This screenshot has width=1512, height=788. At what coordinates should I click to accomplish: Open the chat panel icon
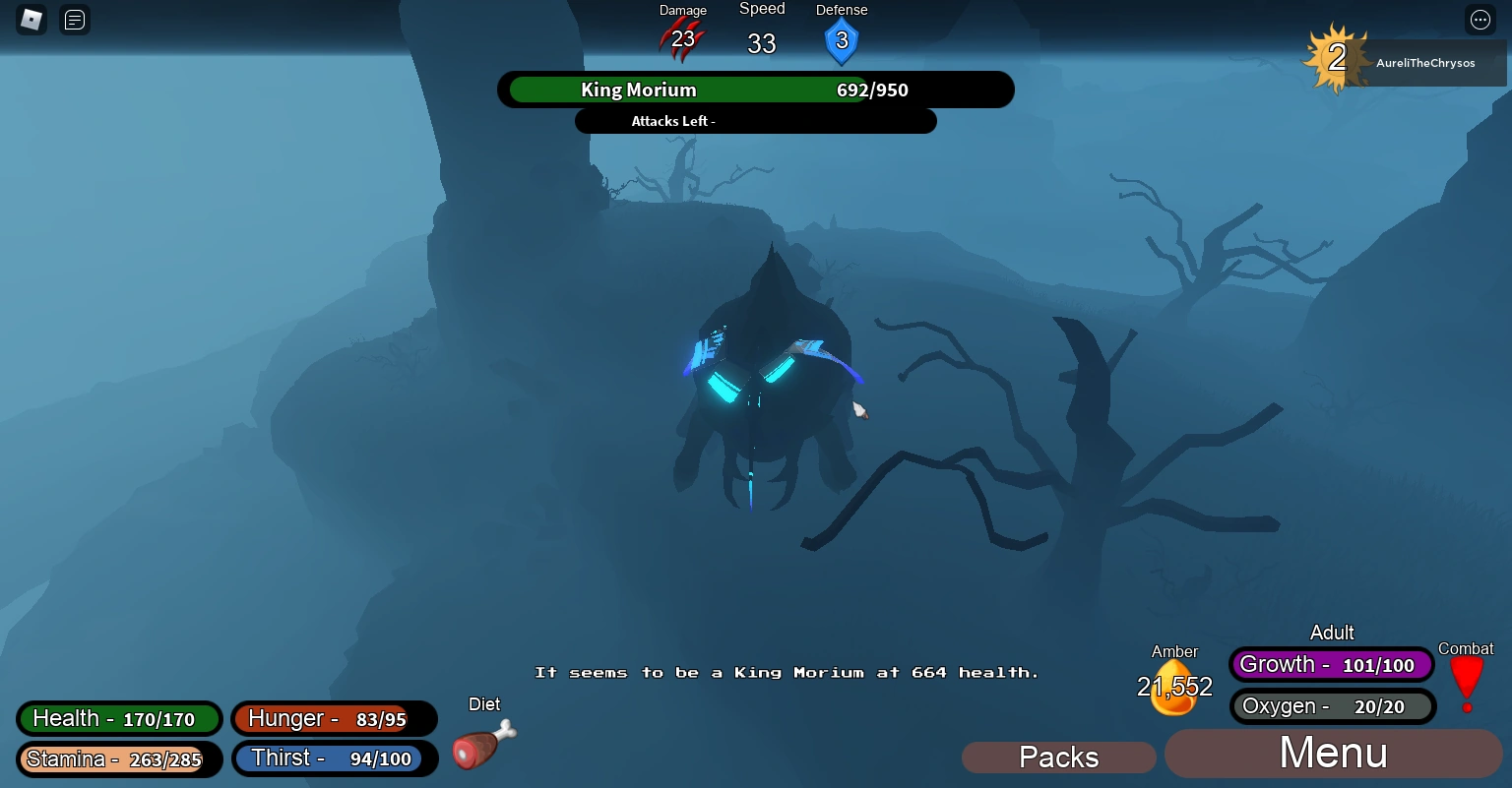(75, 20)
